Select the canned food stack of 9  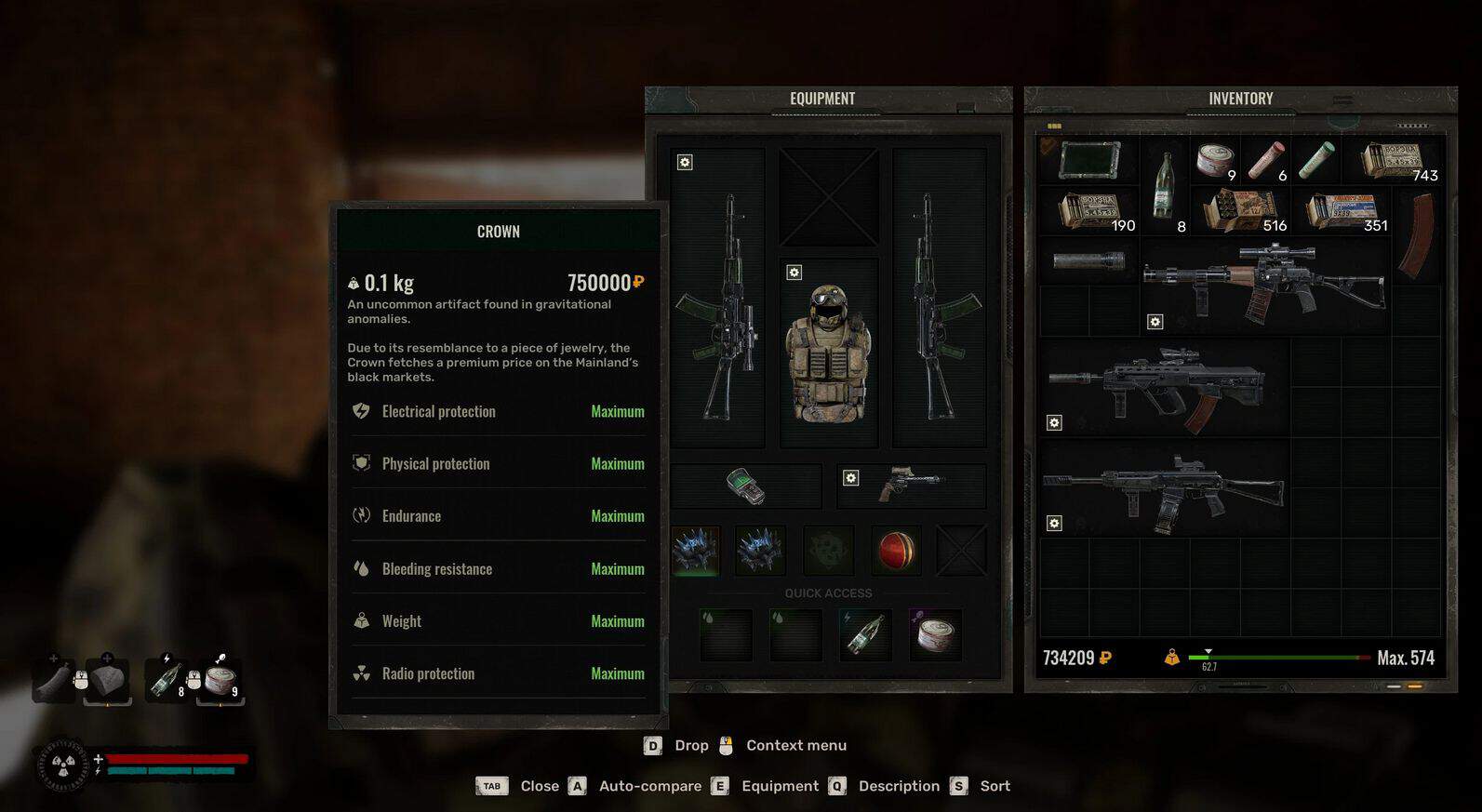pos(1215,160)
